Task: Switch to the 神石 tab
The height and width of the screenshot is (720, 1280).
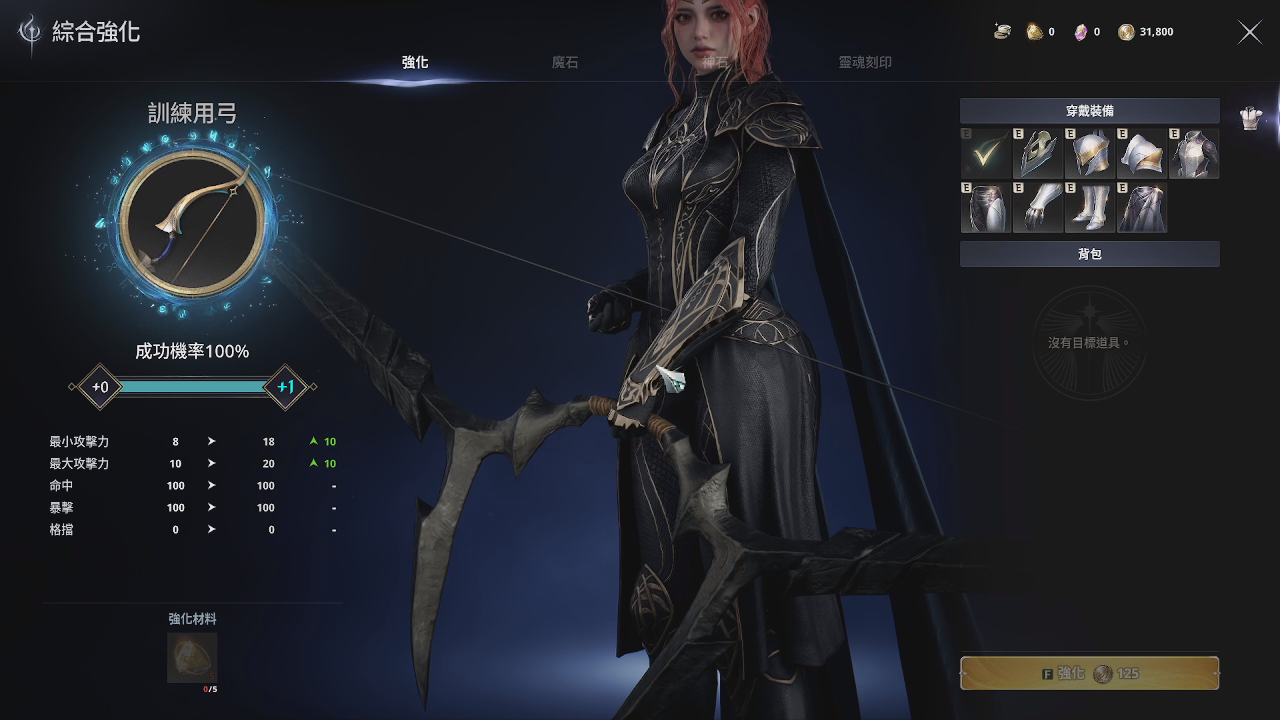Action: click(x=715, y=62)
